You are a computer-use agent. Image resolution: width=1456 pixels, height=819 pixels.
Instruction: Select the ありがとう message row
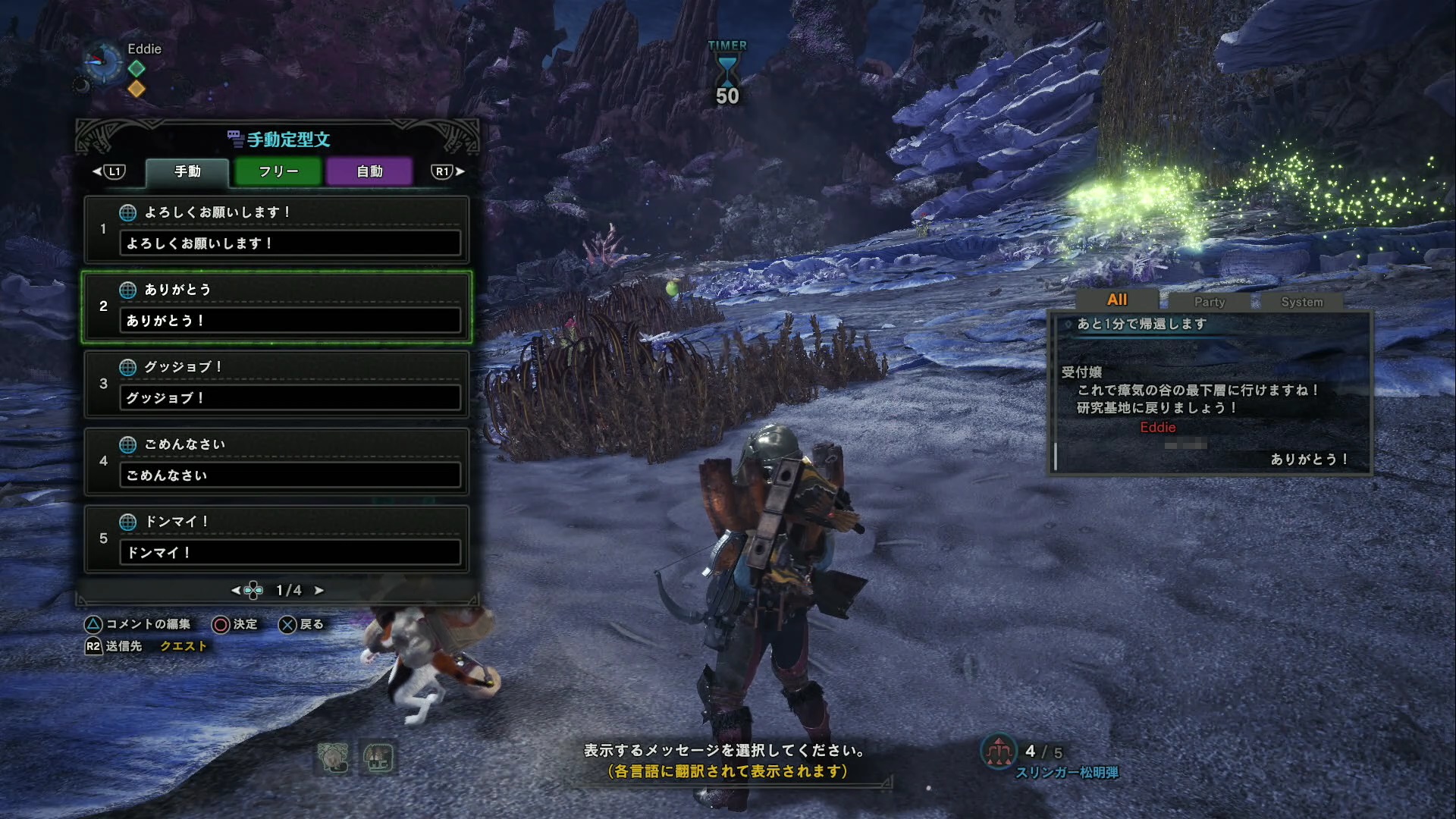[x=277, y=306]
